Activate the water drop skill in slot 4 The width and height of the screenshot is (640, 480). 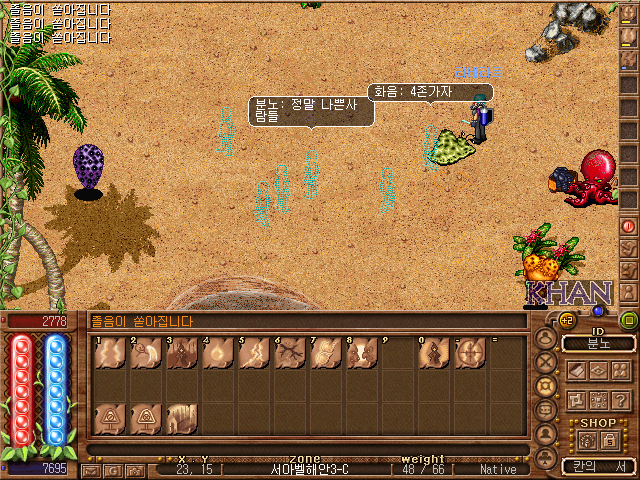point(216,354)
